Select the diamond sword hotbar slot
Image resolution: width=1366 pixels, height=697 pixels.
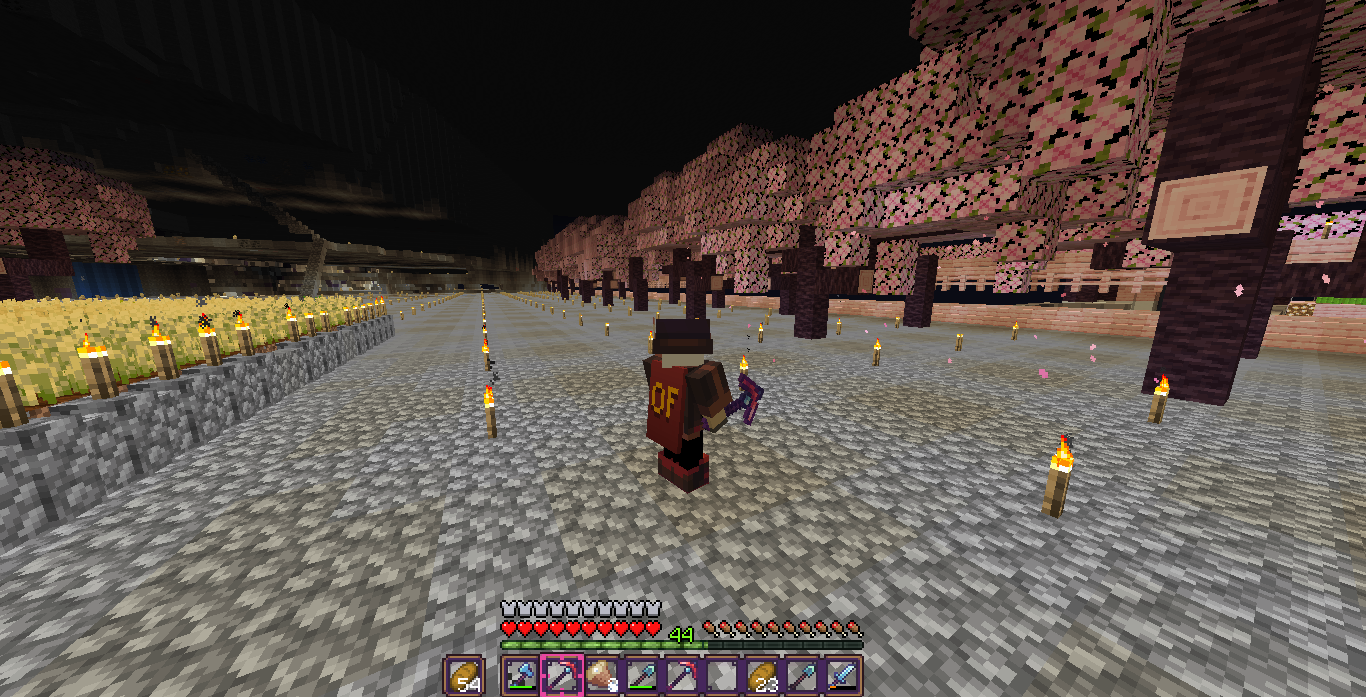(x=843, y=676)
